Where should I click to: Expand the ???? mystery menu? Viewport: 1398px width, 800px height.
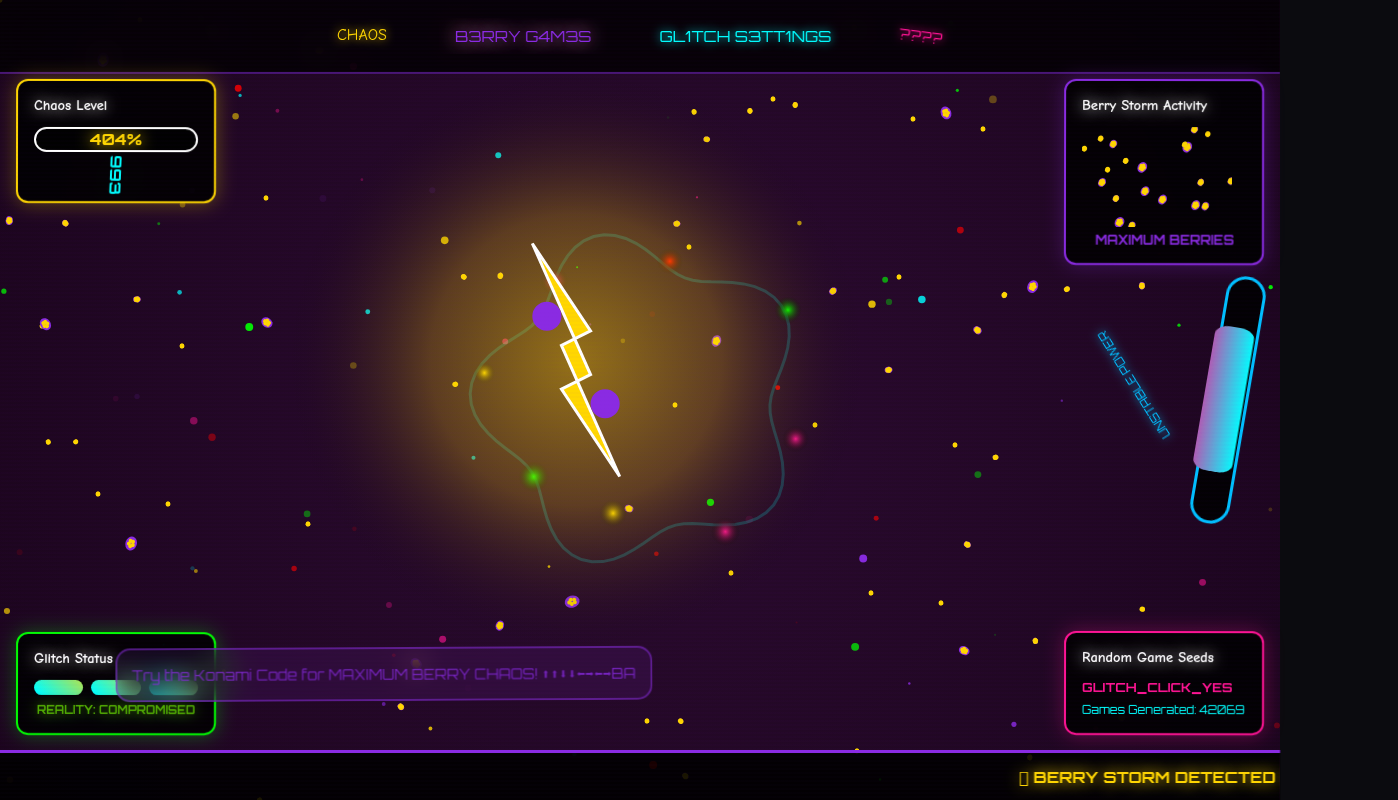(x=921, y=34)
